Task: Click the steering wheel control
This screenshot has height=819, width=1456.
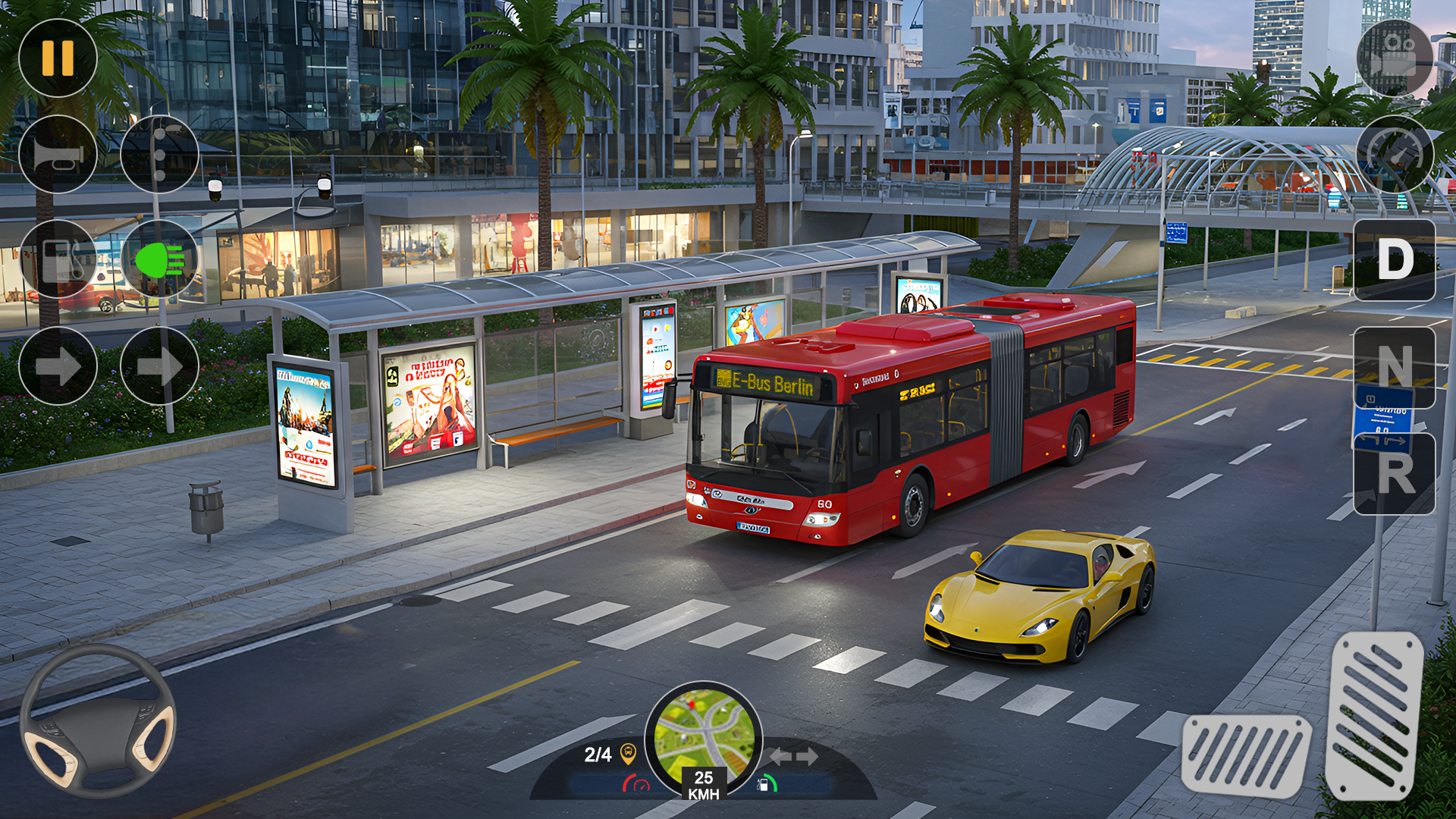Action: pyautogui.click(x=98, y=720)
